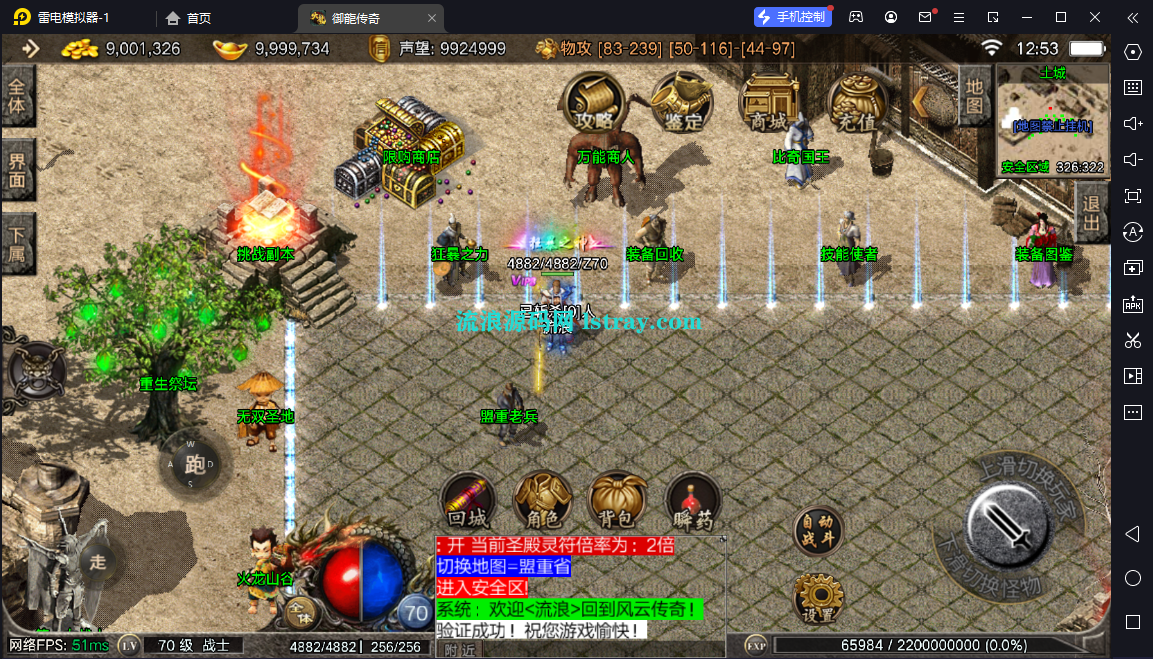Toggle the 地图 map button
This screenshot has height=659, width=1153.
click(975, 95)
